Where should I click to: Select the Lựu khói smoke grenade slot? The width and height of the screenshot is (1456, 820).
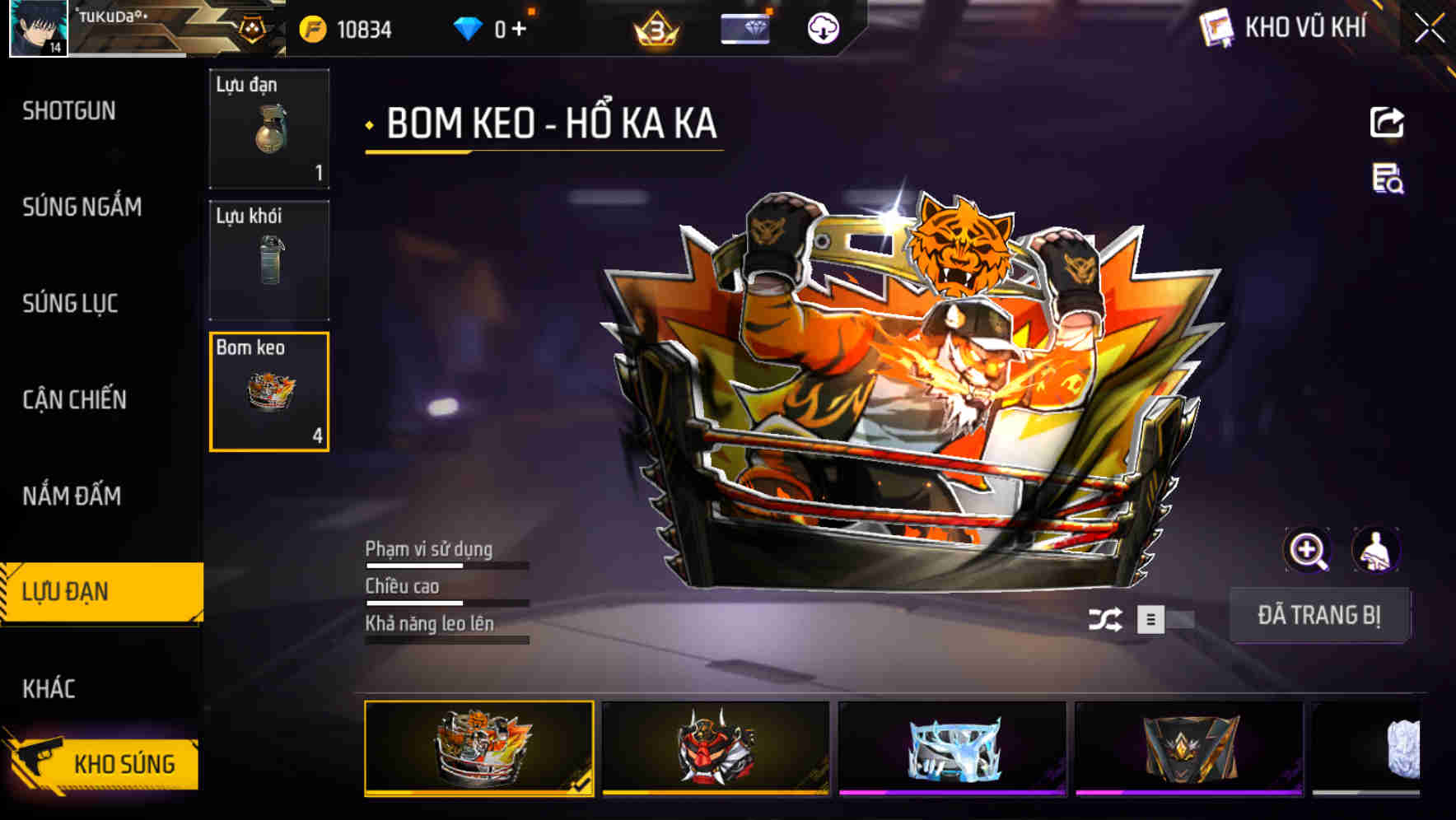(x=268, y=259)
